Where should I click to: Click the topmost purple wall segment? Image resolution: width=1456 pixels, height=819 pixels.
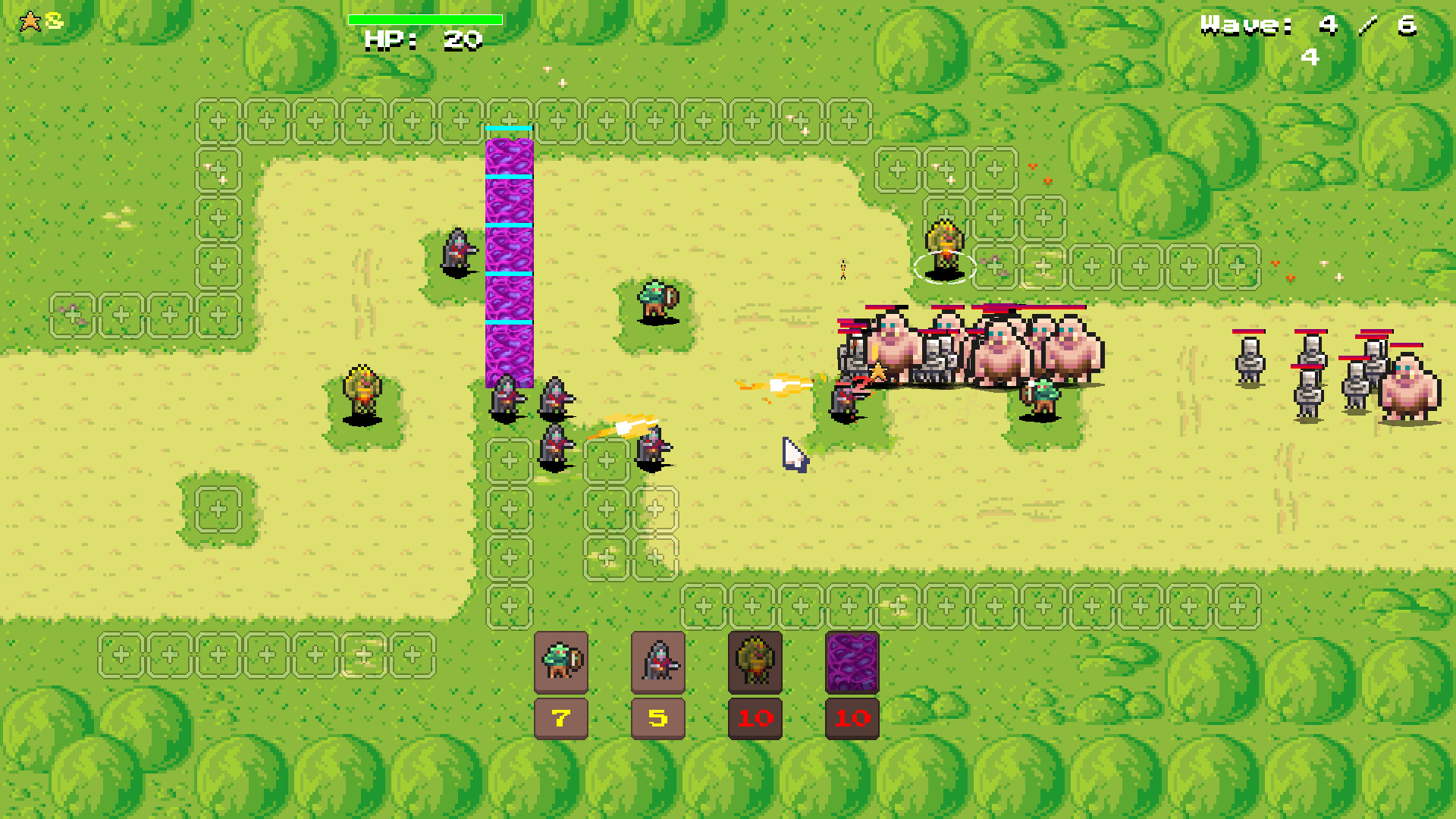507,155
